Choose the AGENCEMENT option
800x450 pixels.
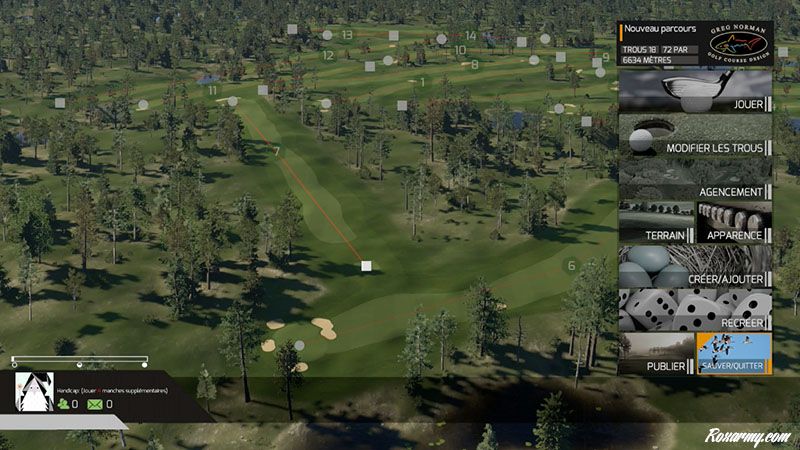click(695, 179)
